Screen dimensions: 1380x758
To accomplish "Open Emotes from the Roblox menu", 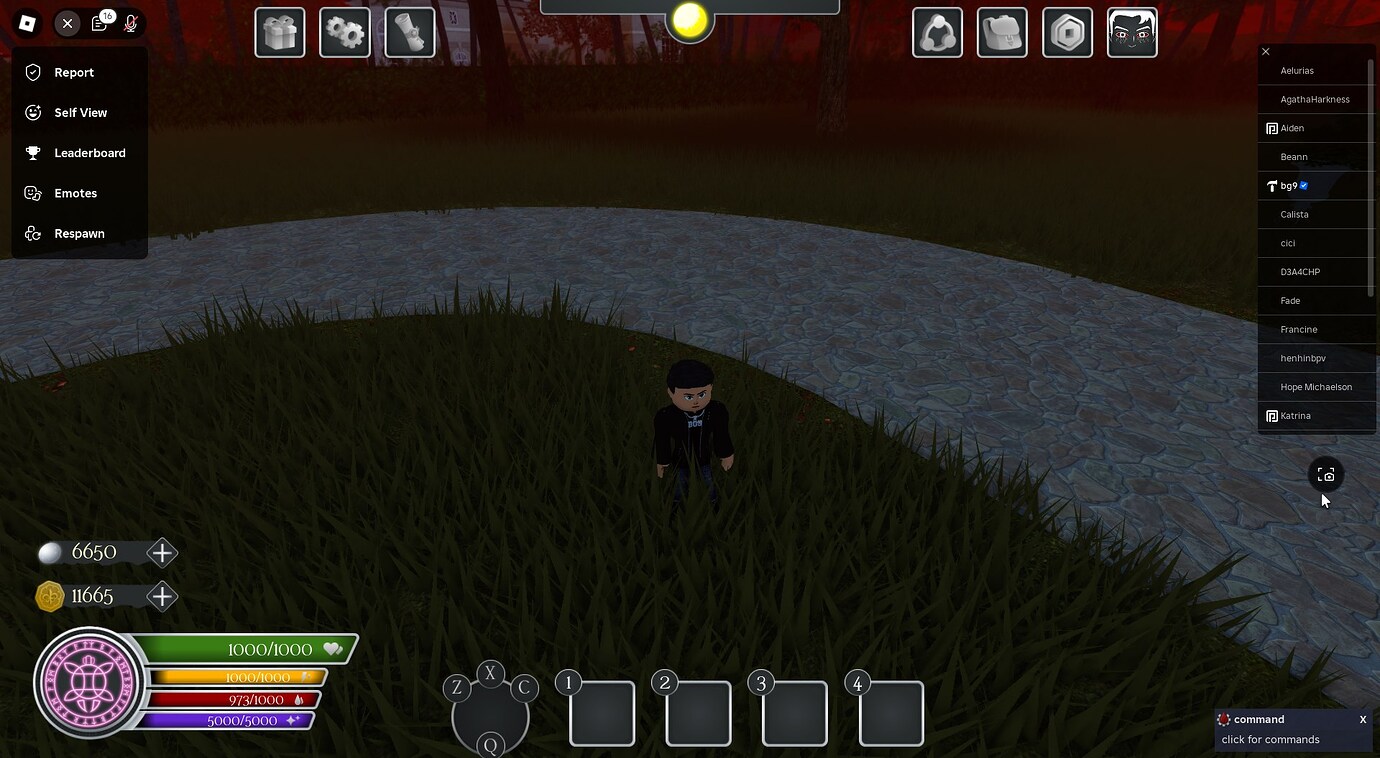I will 75,192.
